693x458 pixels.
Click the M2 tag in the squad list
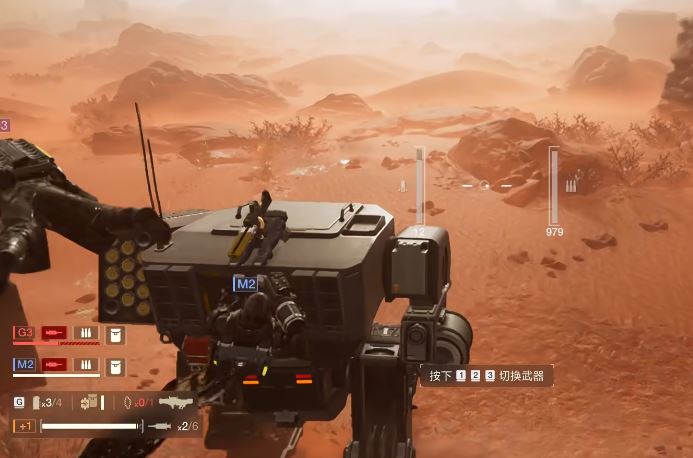[x=25, y=365]
